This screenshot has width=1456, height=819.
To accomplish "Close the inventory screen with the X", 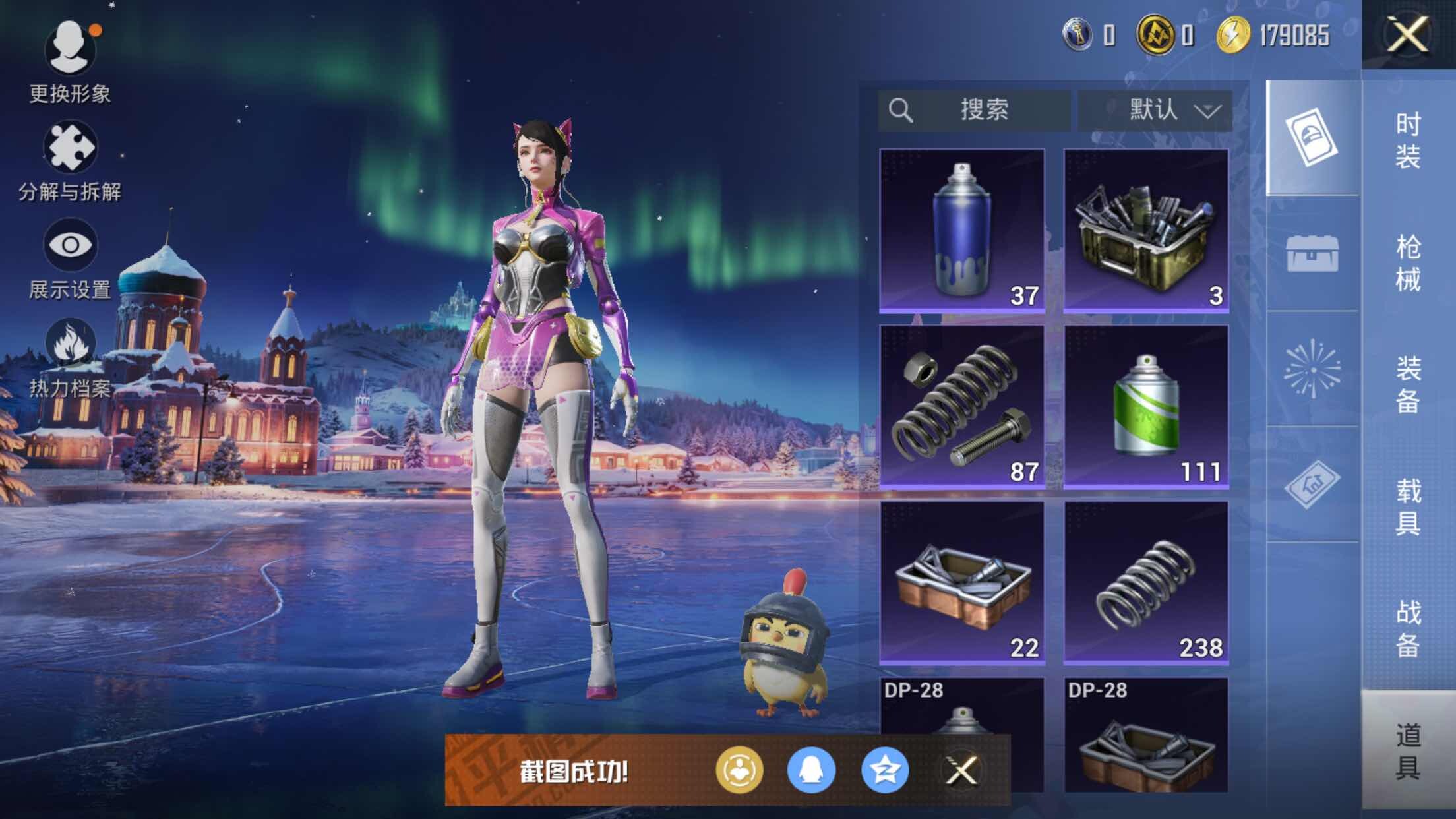I will [1407, 34].
